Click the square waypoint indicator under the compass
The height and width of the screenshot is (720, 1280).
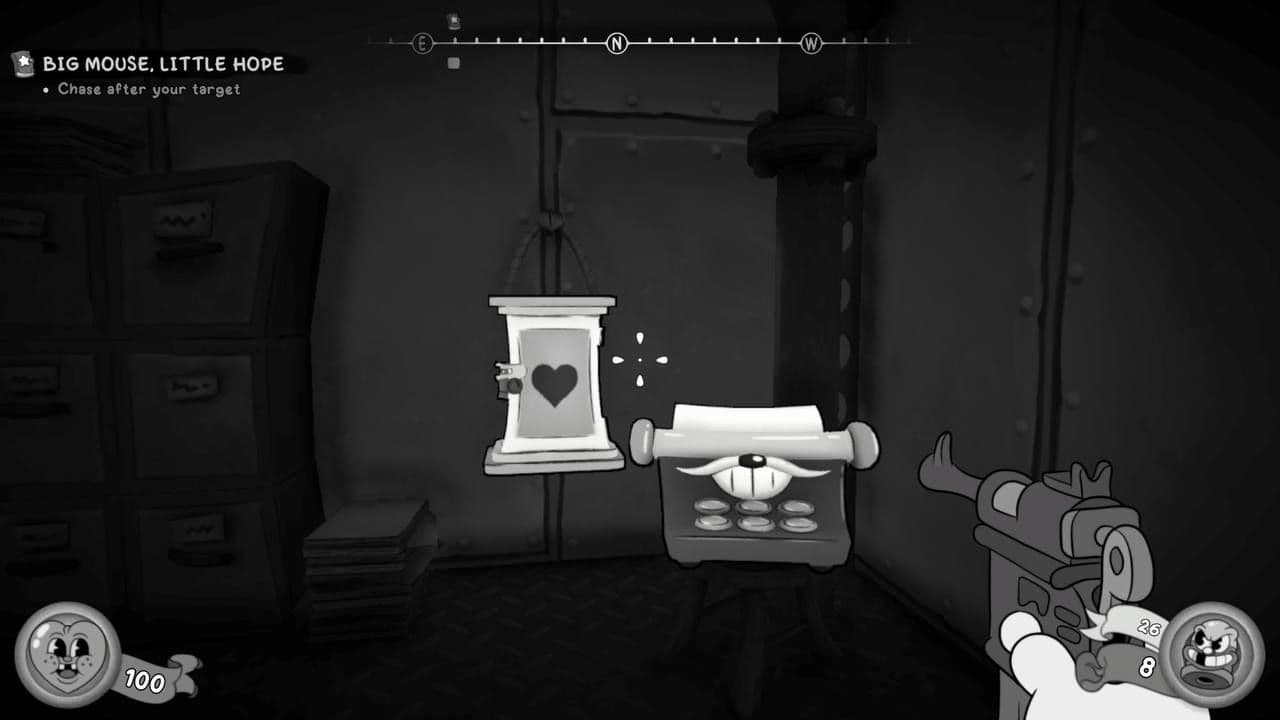click(453, 62)
